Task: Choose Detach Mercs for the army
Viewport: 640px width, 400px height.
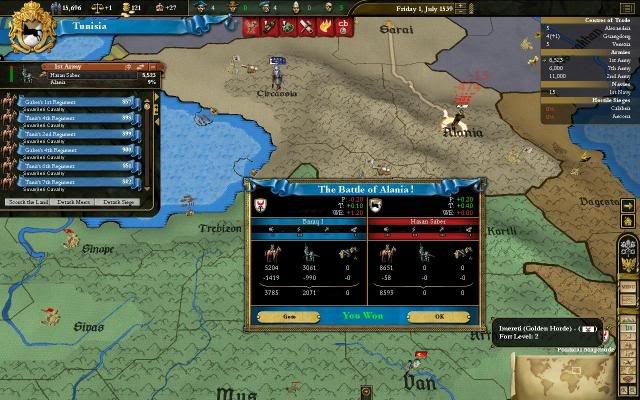Action: tap(75, 202)
